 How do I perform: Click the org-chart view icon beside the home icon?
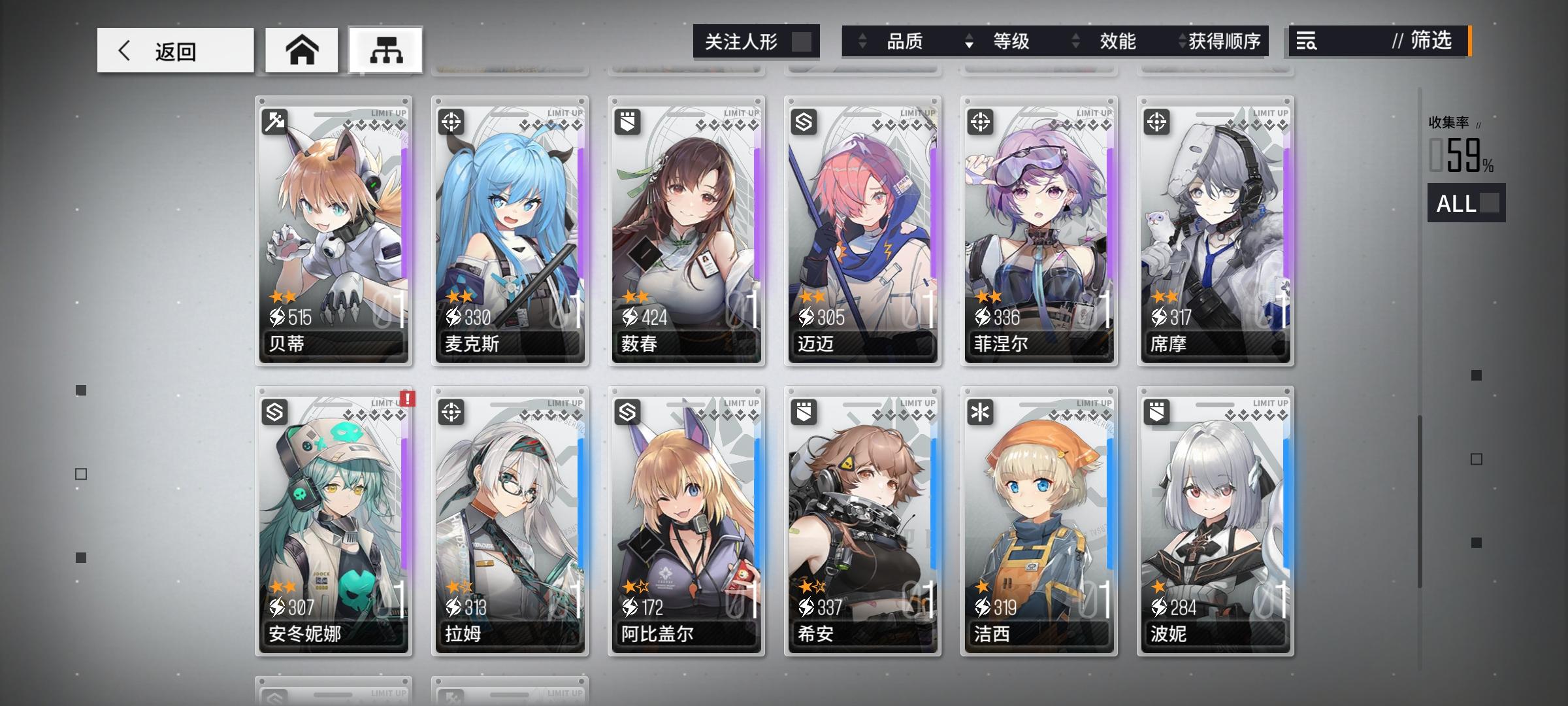coord(385,48)
